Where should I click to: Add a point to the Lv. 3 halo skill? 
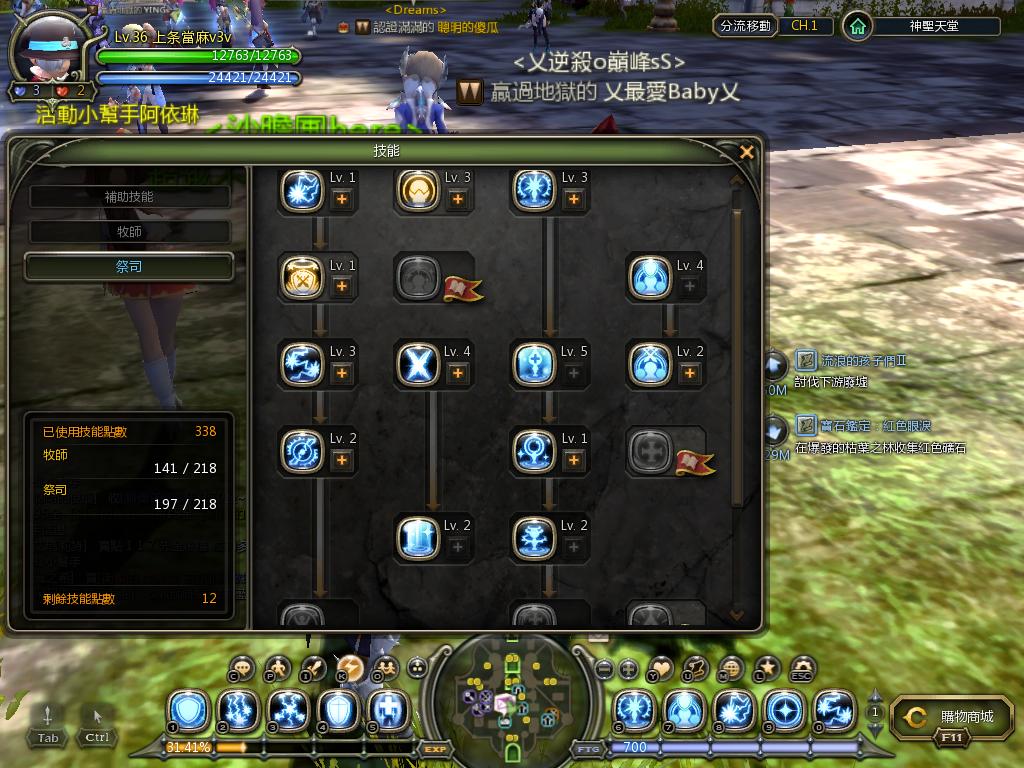point(458,199)
